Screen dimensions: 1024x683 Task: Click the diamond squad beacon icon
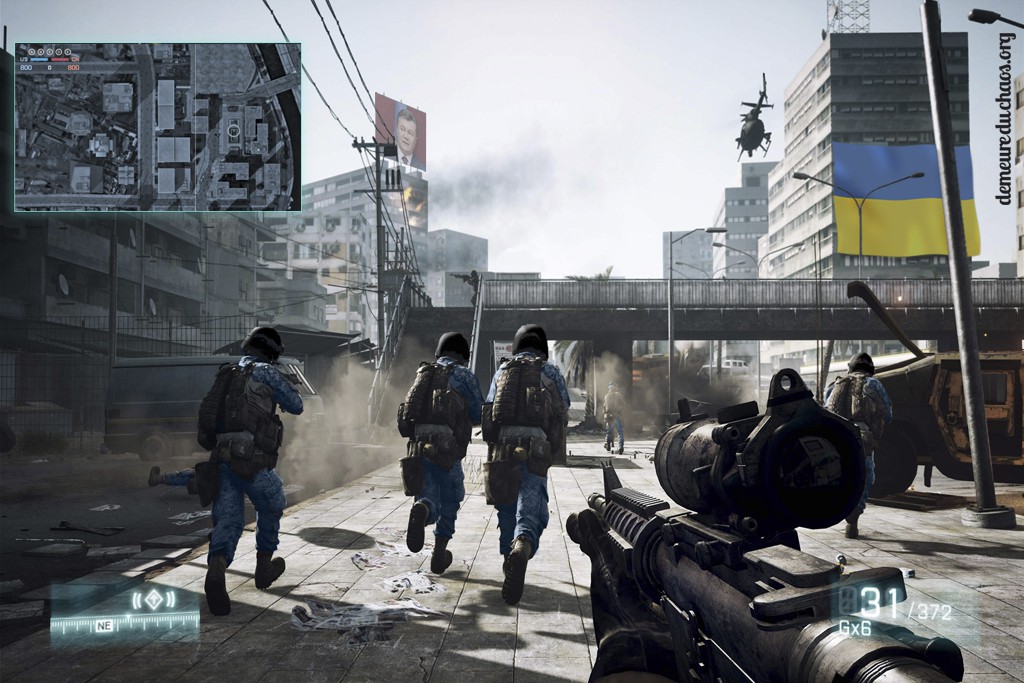(x=151, y=600)
